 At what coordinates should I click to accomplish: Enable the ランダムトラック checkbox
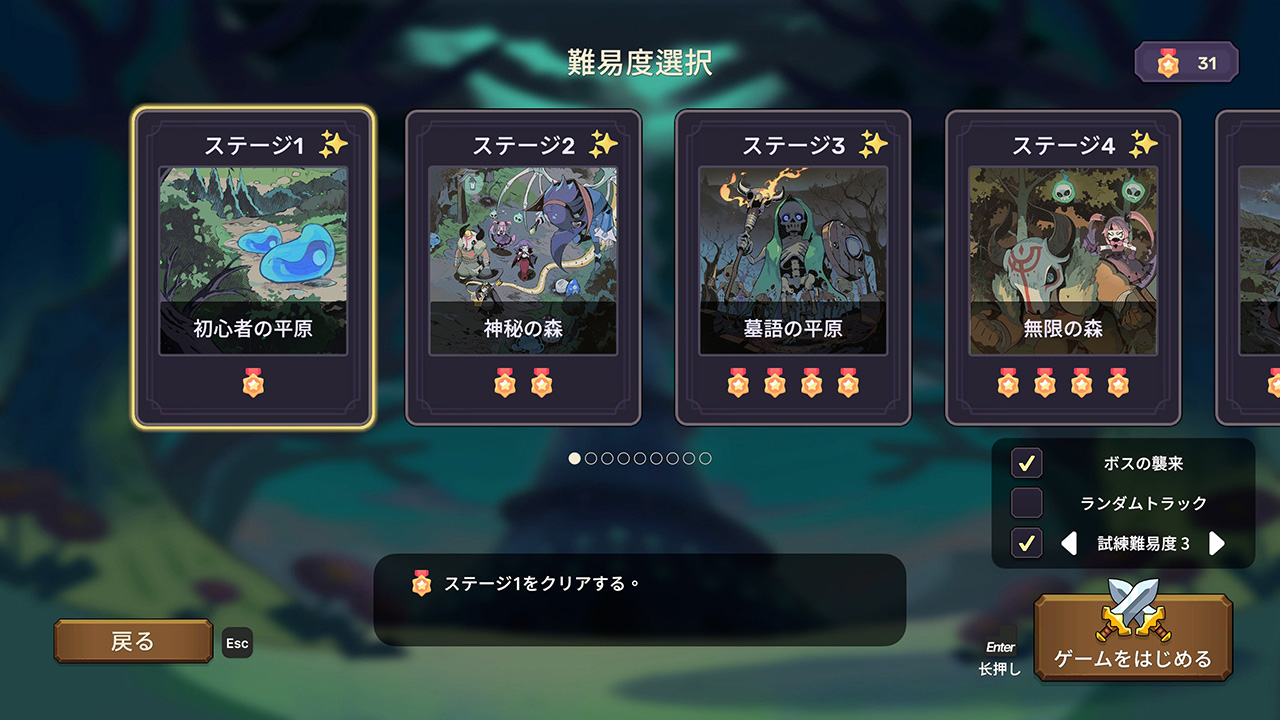pyautogui.click(x=1027, y=503)
